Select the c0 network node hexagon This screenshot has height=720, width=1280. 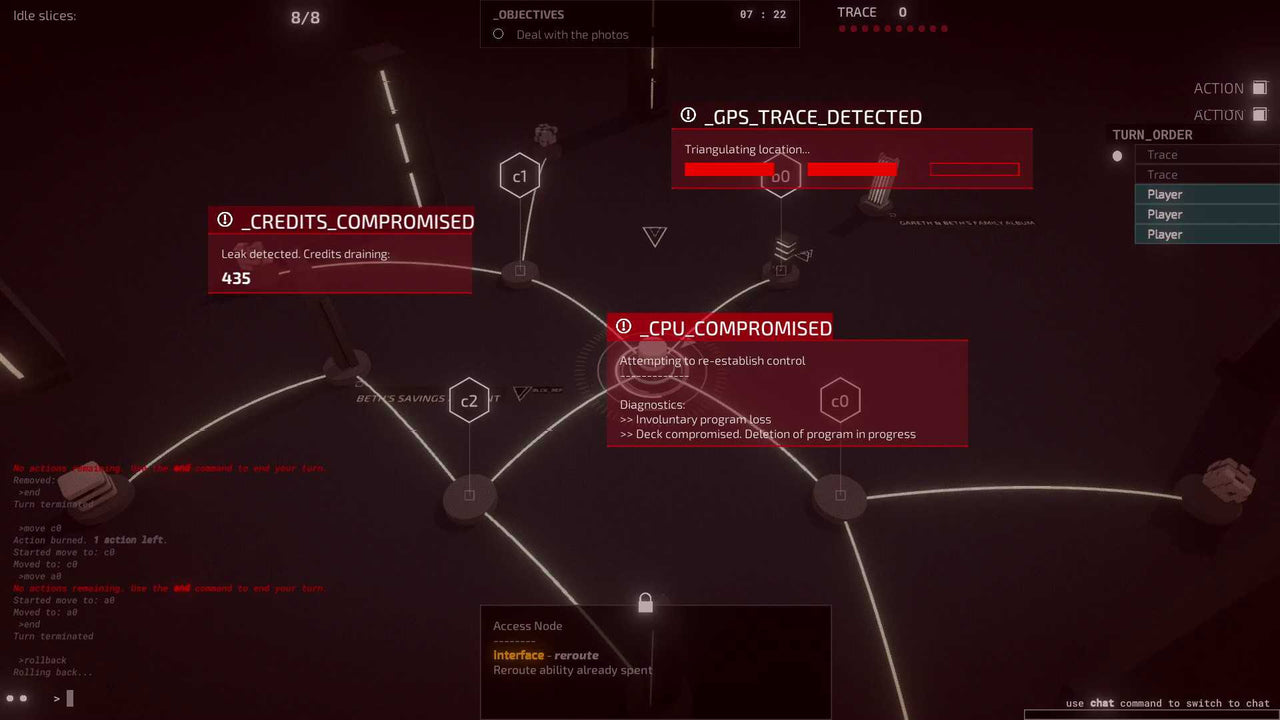coord(841,399)
